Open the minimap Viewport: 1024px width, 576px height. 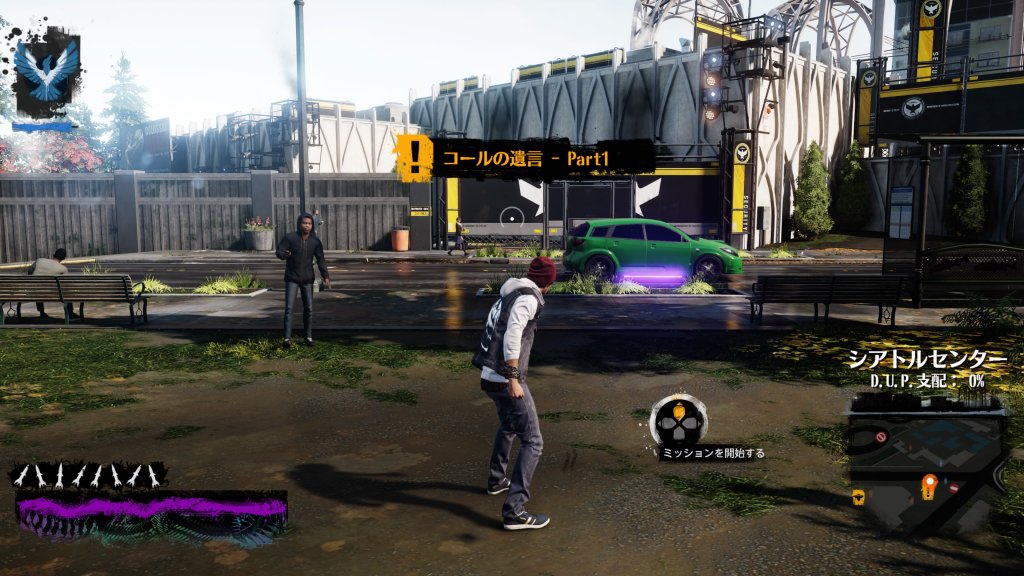tap(925, 460)
